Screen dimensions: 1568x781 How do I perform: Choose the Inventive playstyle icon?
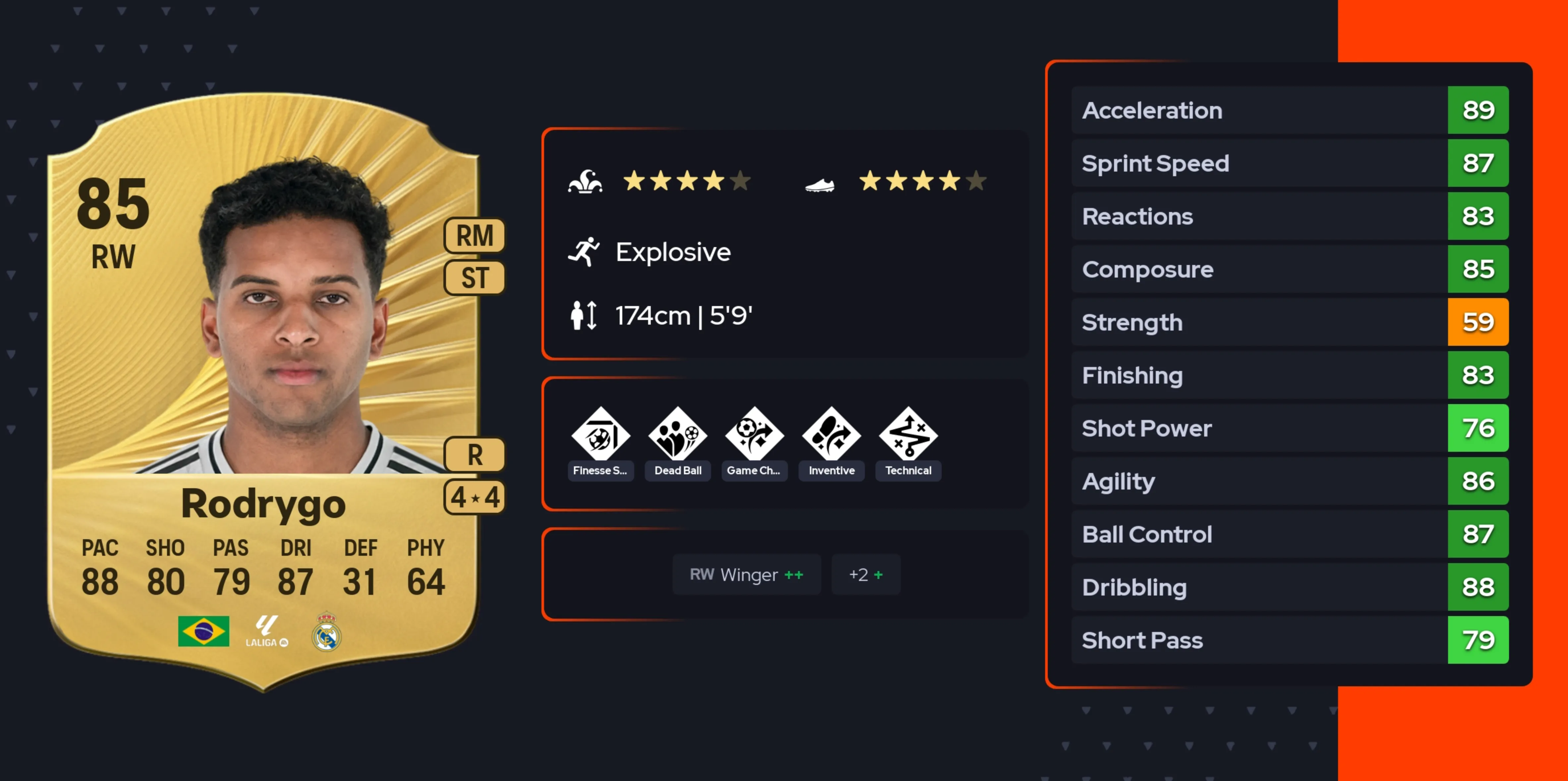pyautogui.click(x=831, y=434)
